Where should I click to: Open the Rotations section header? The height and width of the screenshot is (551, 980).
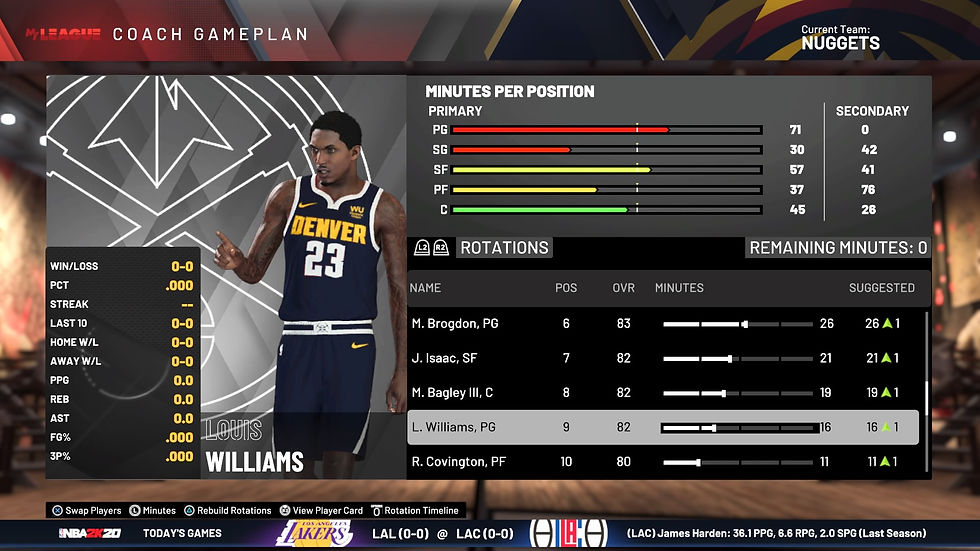coord(504,248)
